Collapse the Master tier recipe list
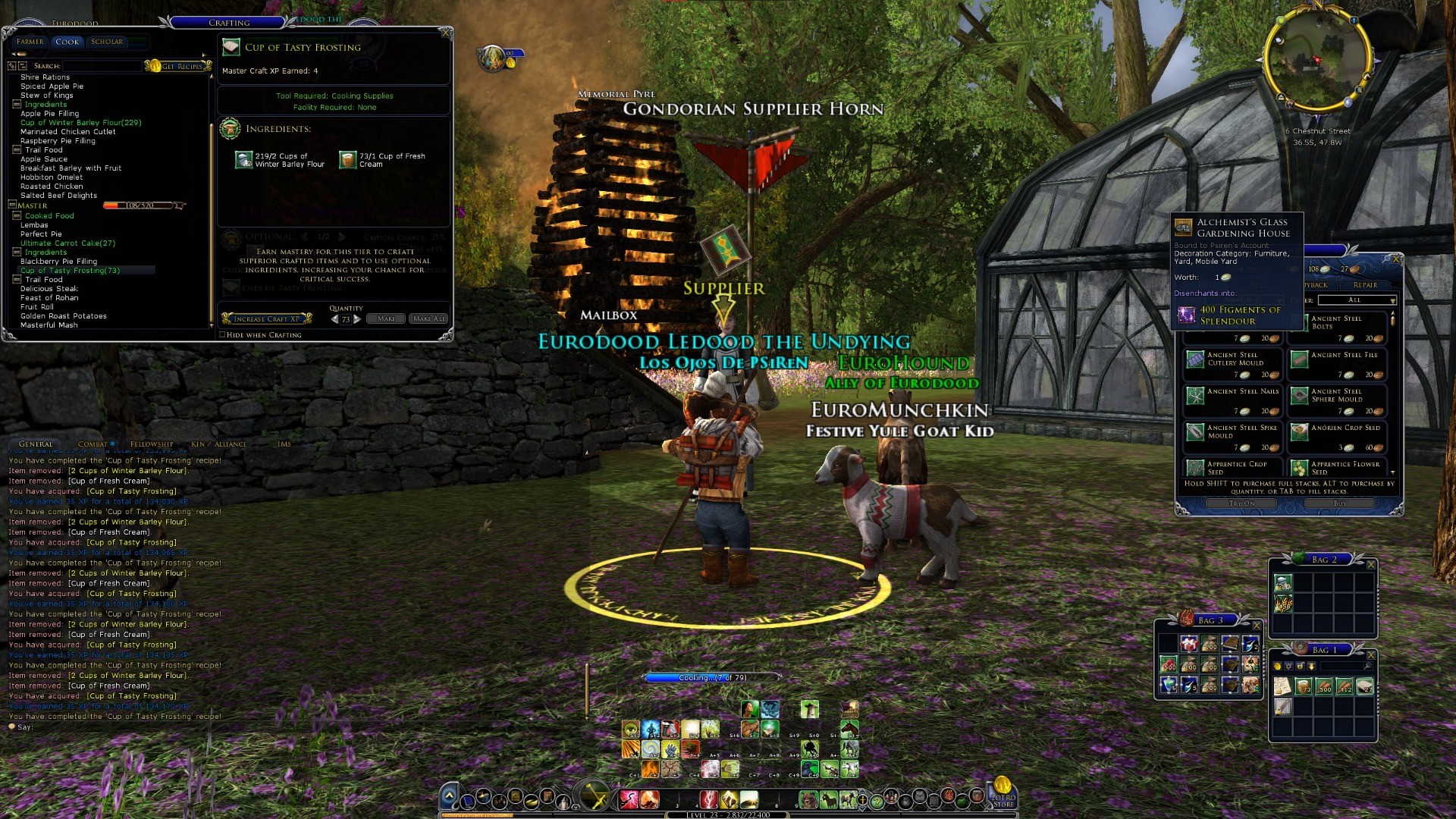The width and height of the screenshot is (1456, 819). tap(12, 206)
